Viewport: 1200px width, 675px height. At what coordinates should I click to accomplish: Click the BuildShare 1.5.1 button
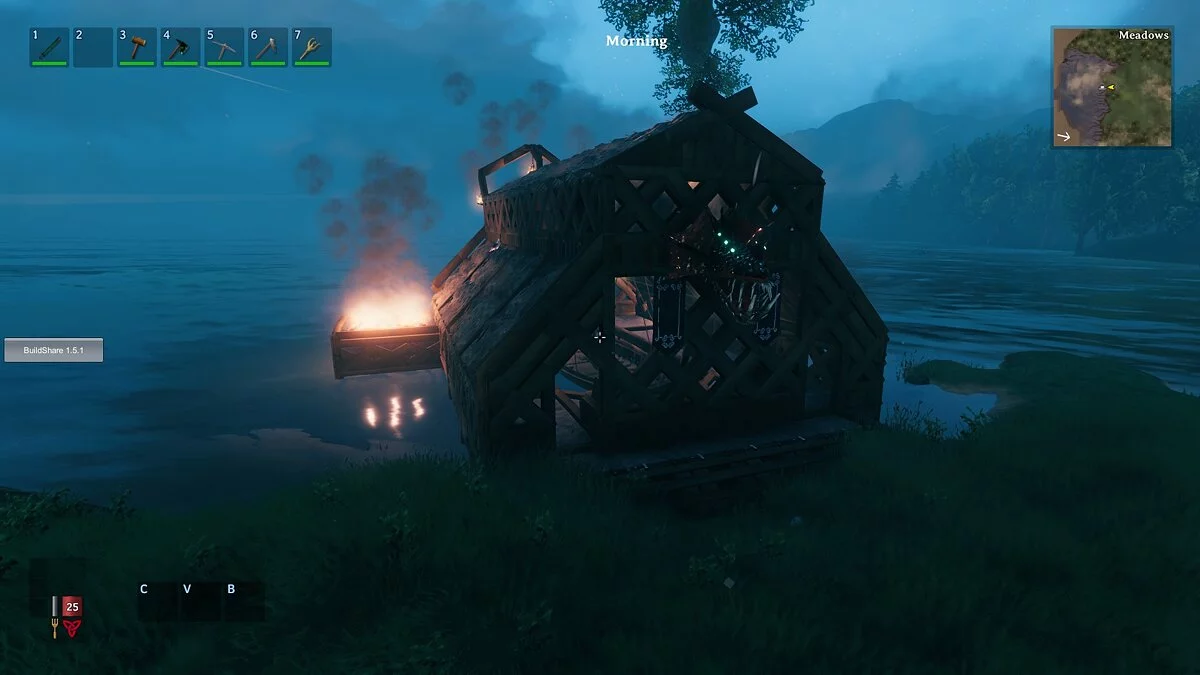(x=54, y=350)
